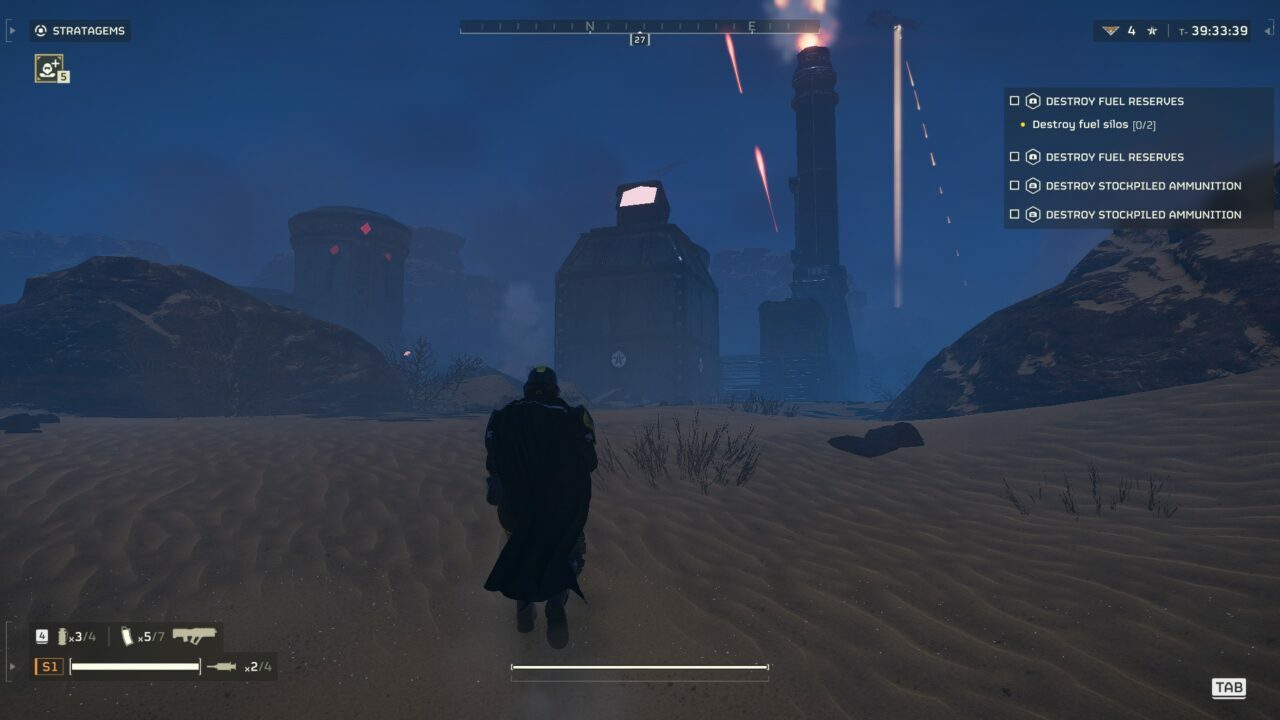Select the Destroy fuel silos sub-objective
This screenshot has height=720, width=1280.
1093,125
